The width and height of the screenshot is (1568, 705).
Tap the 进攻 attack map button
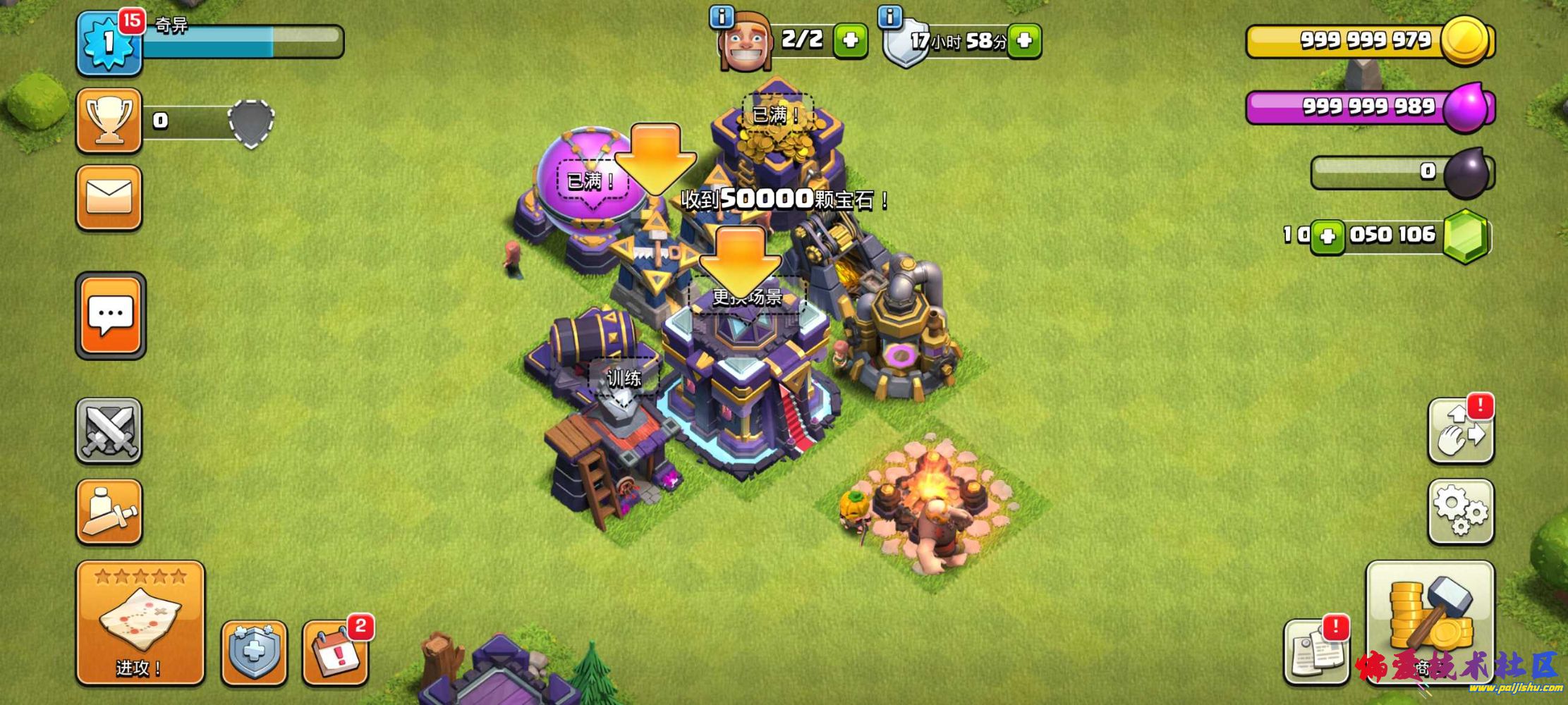pos(140,623)
